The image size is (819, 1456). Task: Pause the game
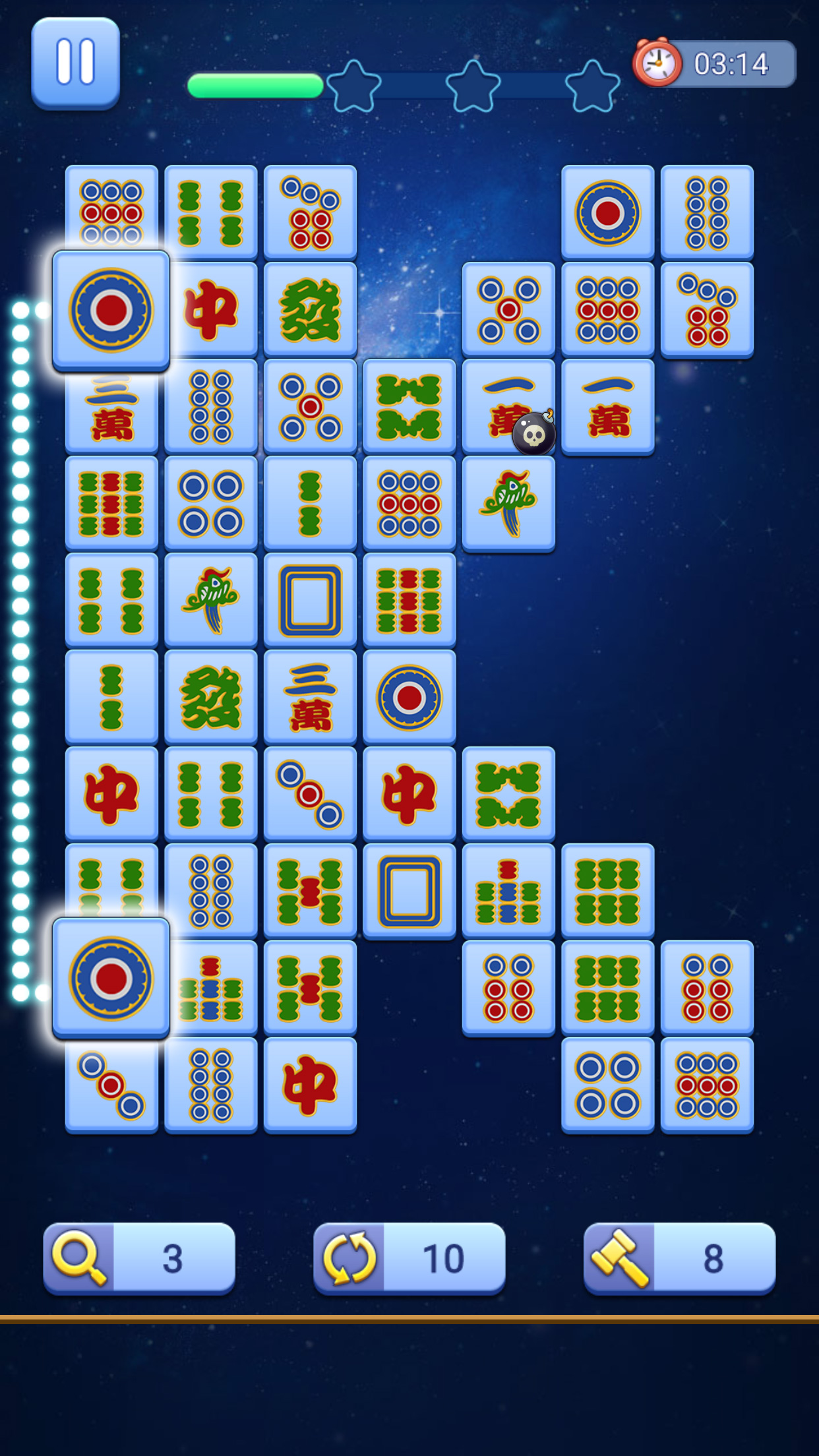[75, 63]
